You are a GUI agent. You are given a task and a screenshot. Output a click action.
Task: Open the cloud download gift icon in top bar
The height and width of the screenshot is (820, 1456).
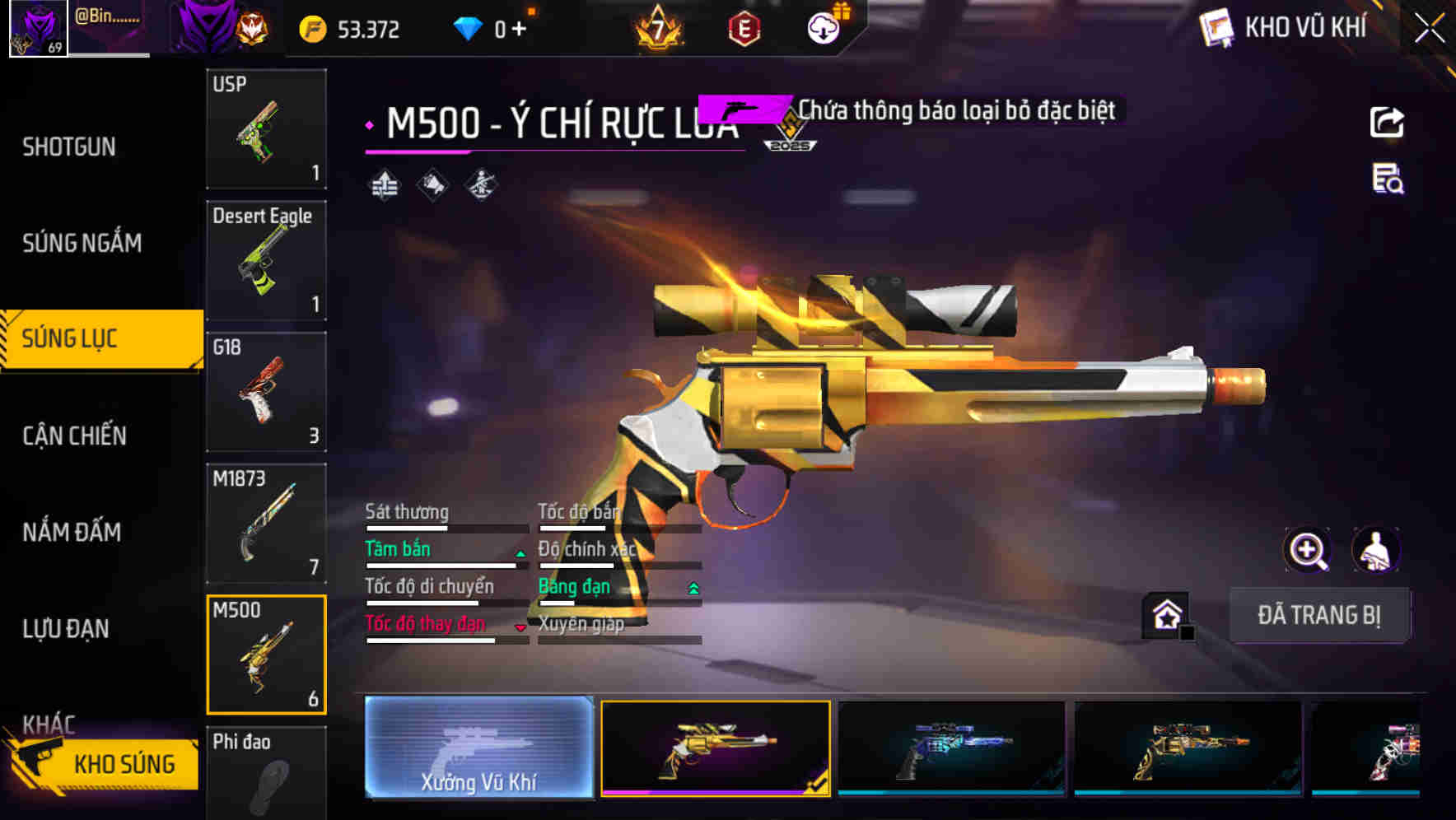pos(823,26)
